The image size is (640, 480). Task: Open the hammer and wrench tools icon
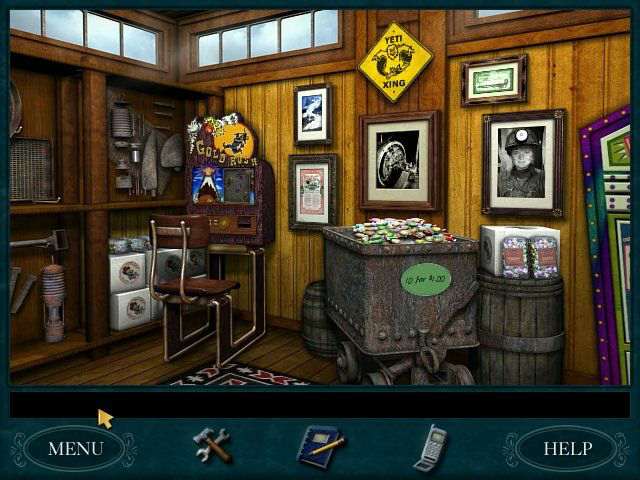212,445
